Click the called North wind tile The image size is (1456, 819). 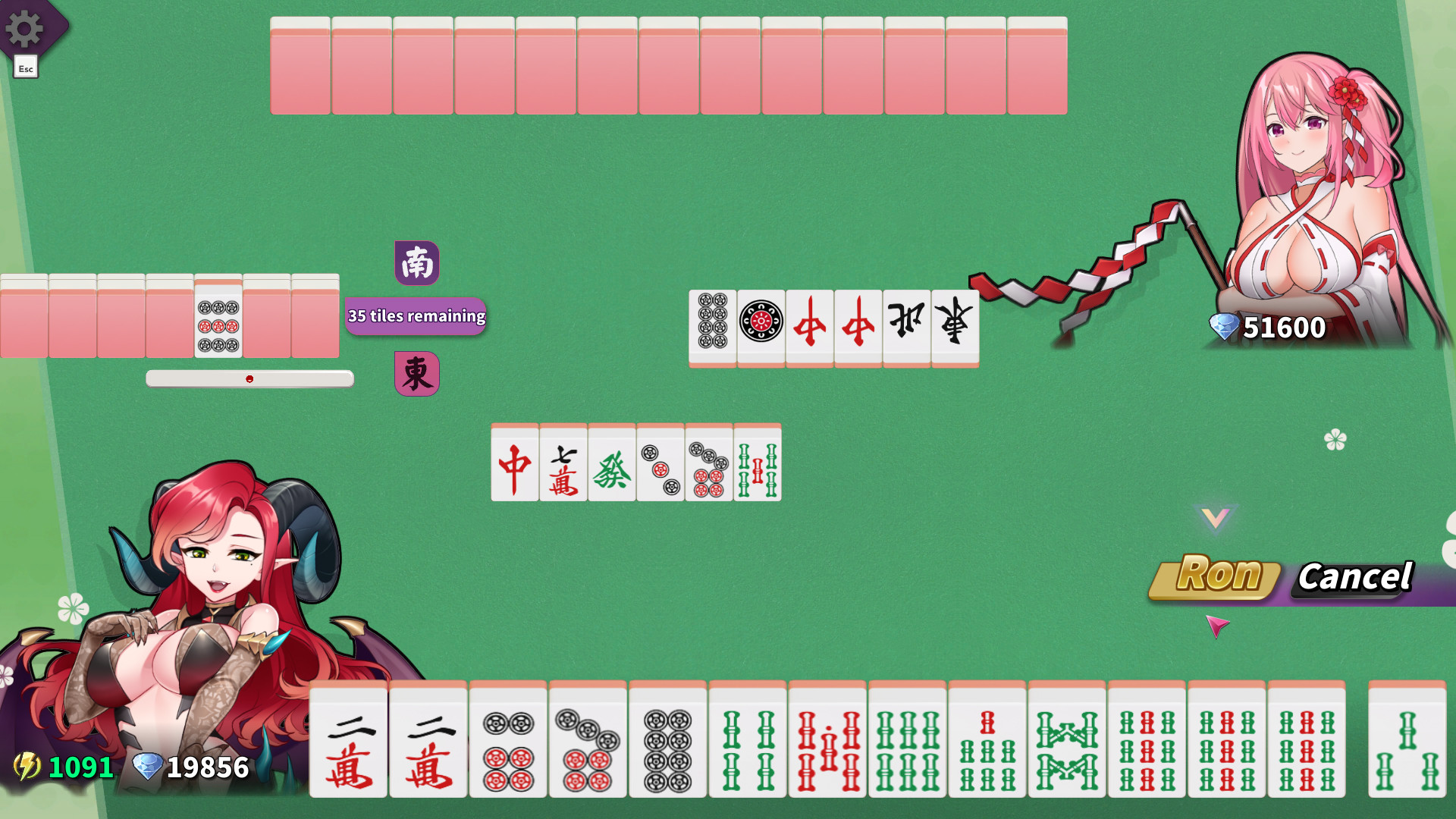906,322
